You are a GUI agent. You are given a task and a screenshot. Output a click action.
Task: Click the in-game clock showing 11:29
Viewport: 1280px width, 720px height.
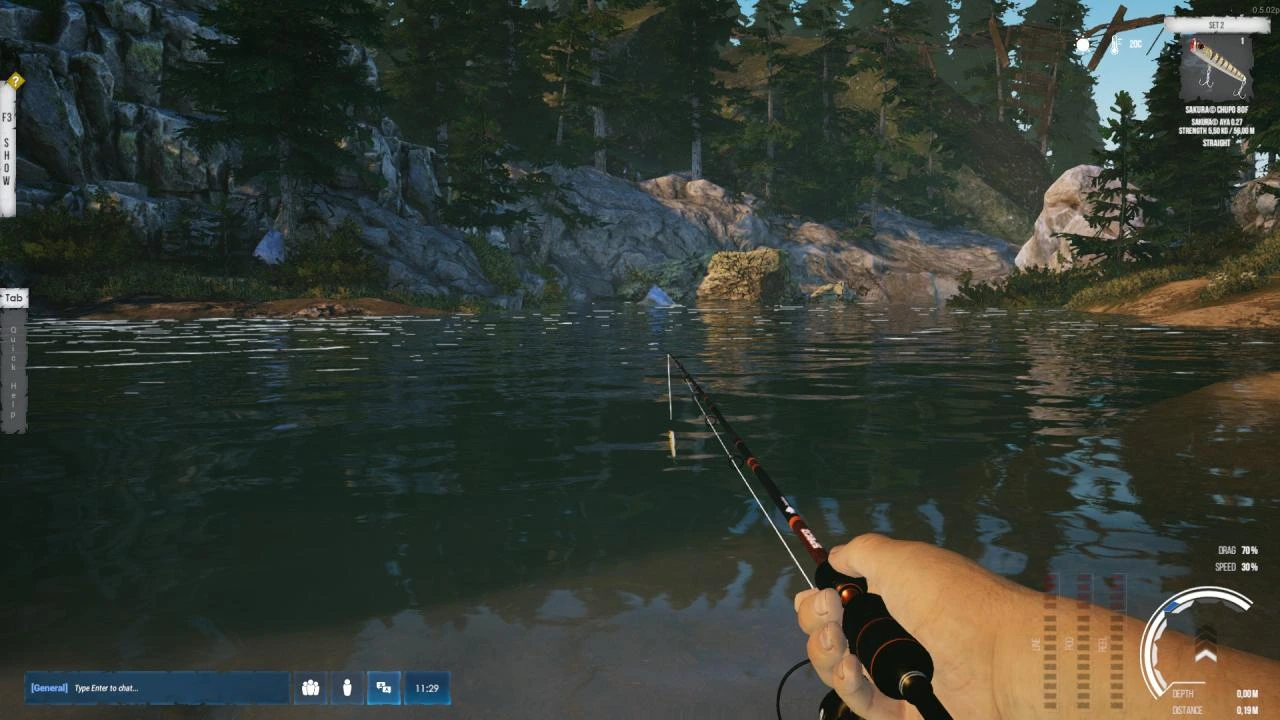tap(427, 688)
